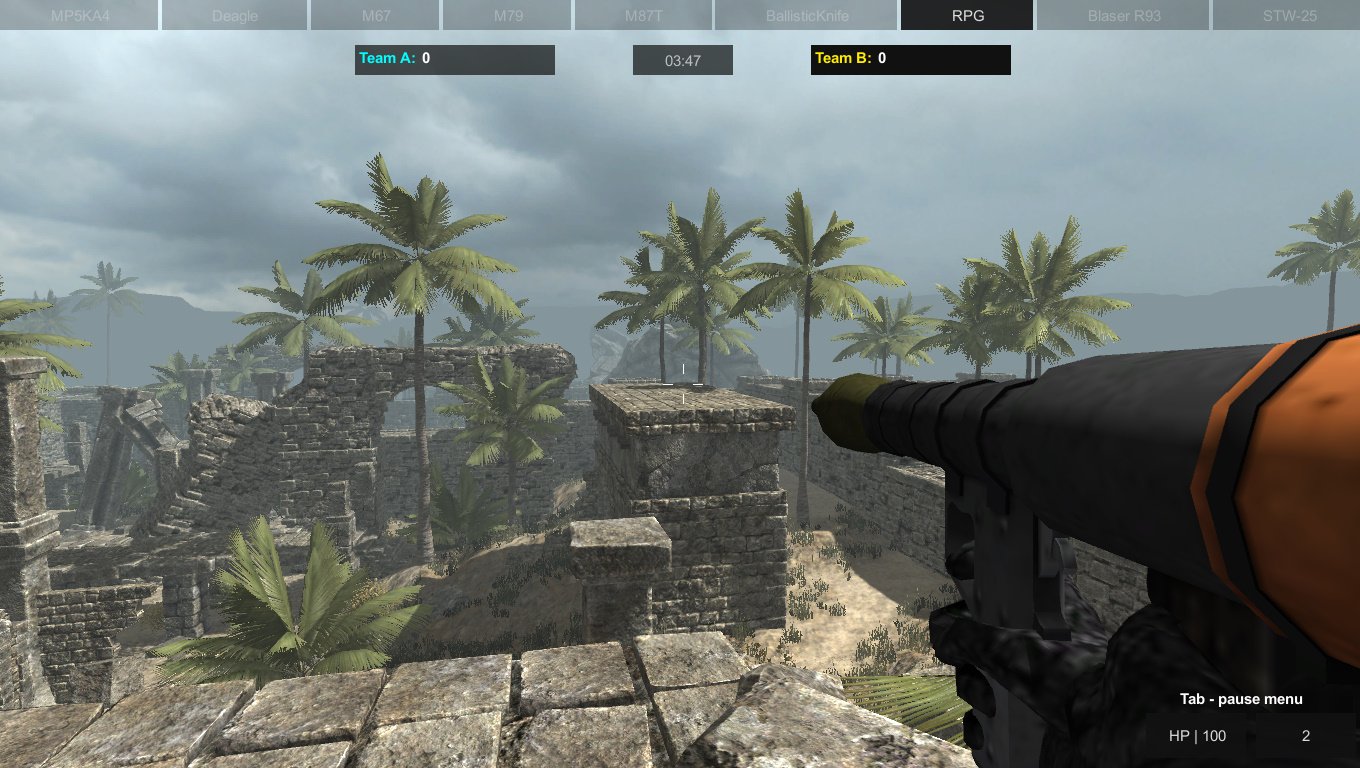Select the 03:47 match timer

682,59
